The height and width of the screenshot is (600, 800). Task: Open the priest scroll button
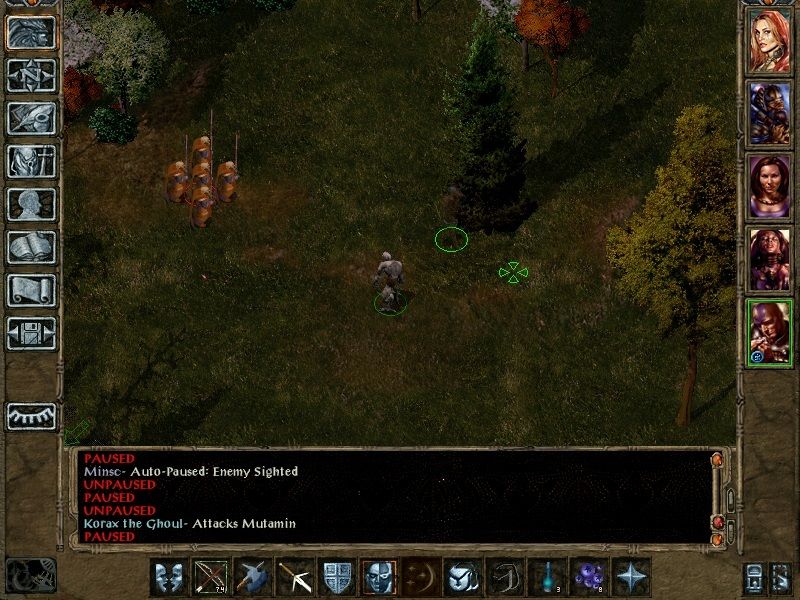[31, 290]
